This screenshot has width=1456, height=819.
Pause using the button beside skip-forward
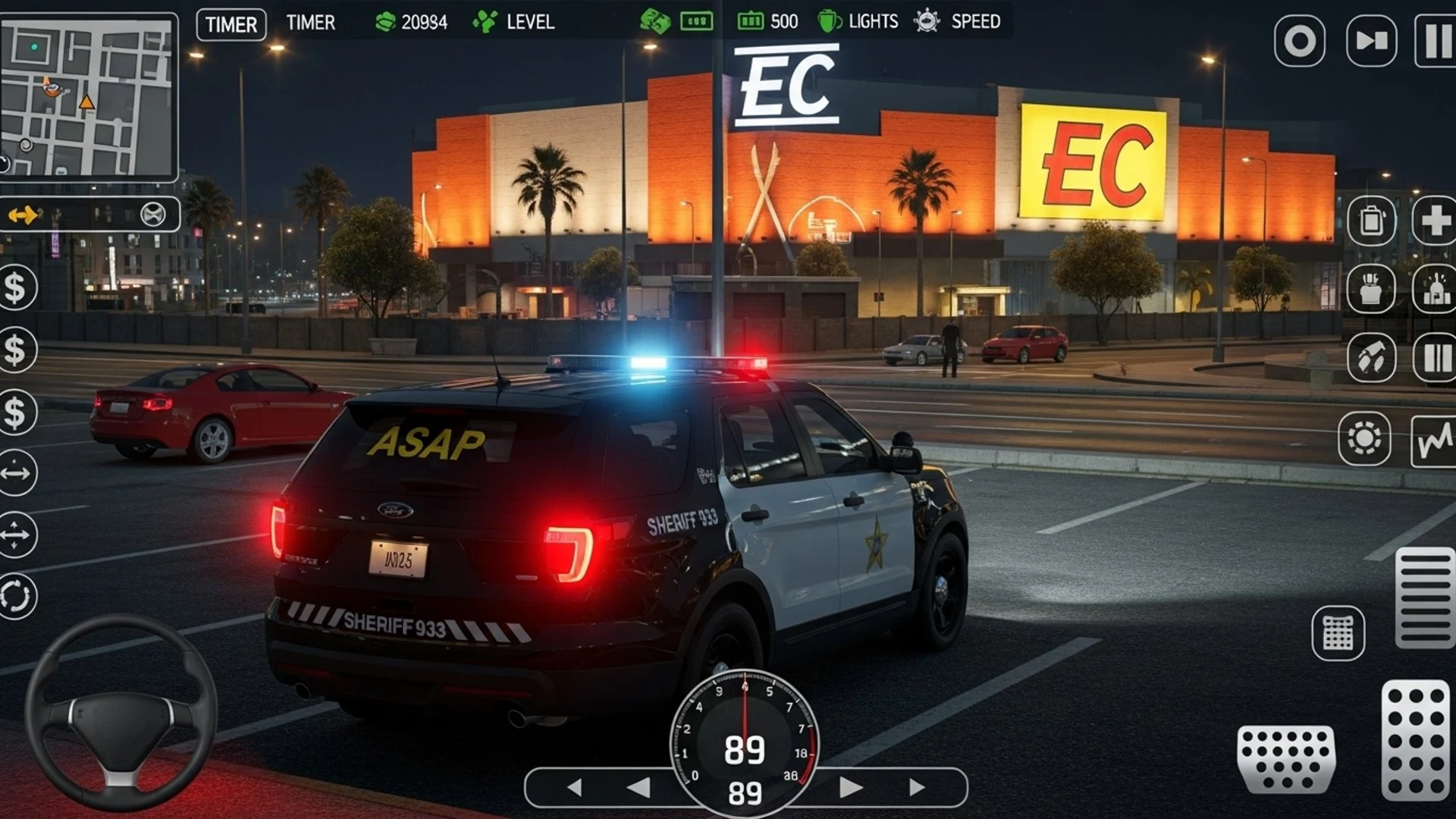[x=1436, y=41]
